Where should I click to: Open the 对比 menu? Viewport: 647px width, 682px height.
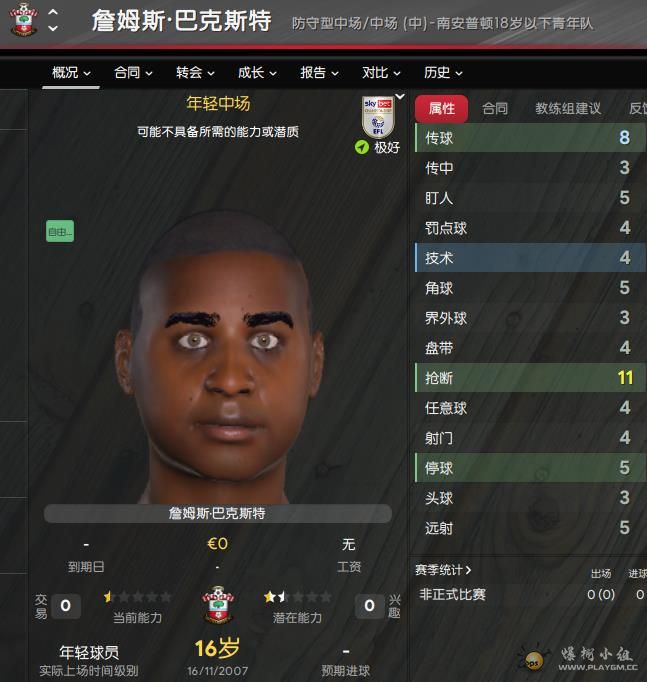[381, 73]
